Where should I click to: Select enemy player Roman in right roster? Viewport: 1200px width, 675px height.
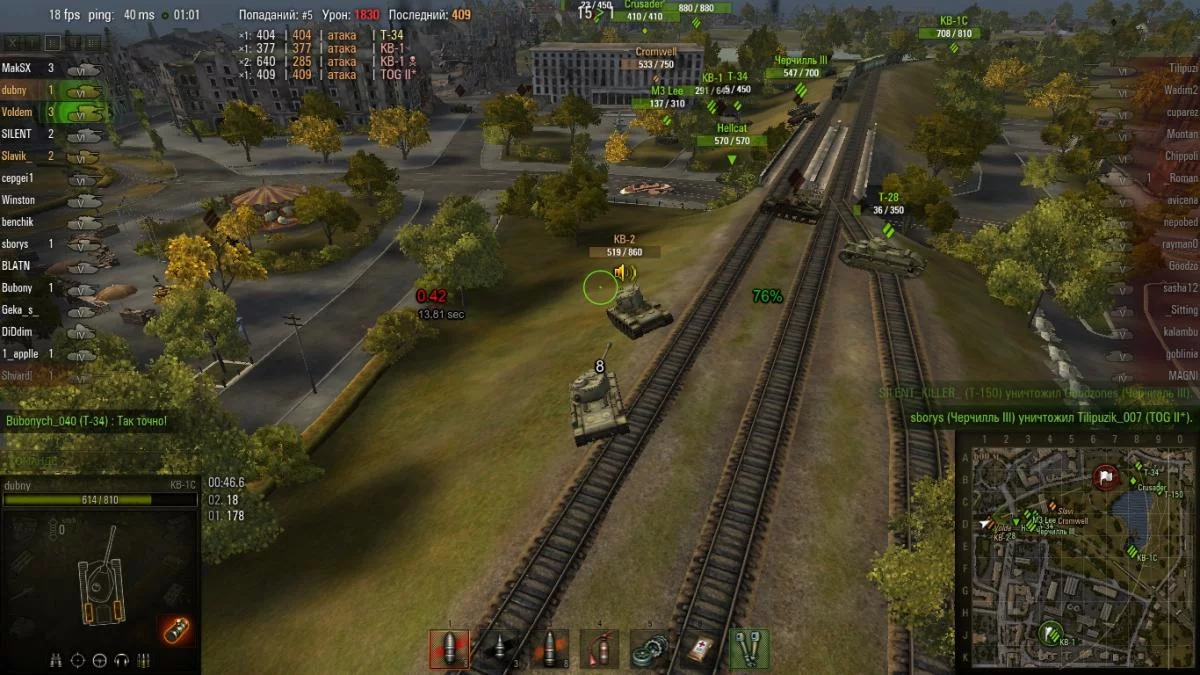point(1183,178)
